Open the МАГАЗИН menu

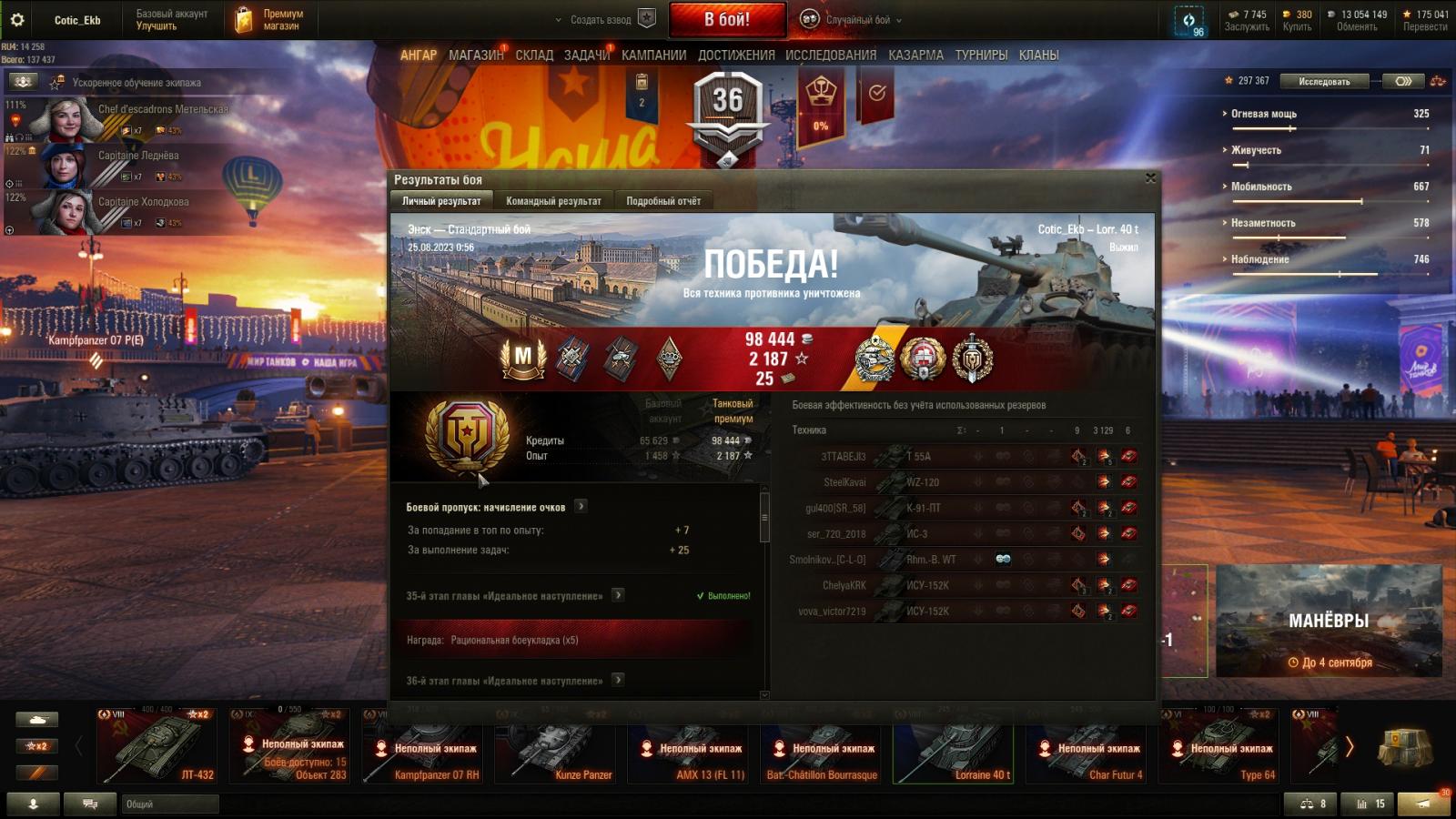(x=476, y=56)
